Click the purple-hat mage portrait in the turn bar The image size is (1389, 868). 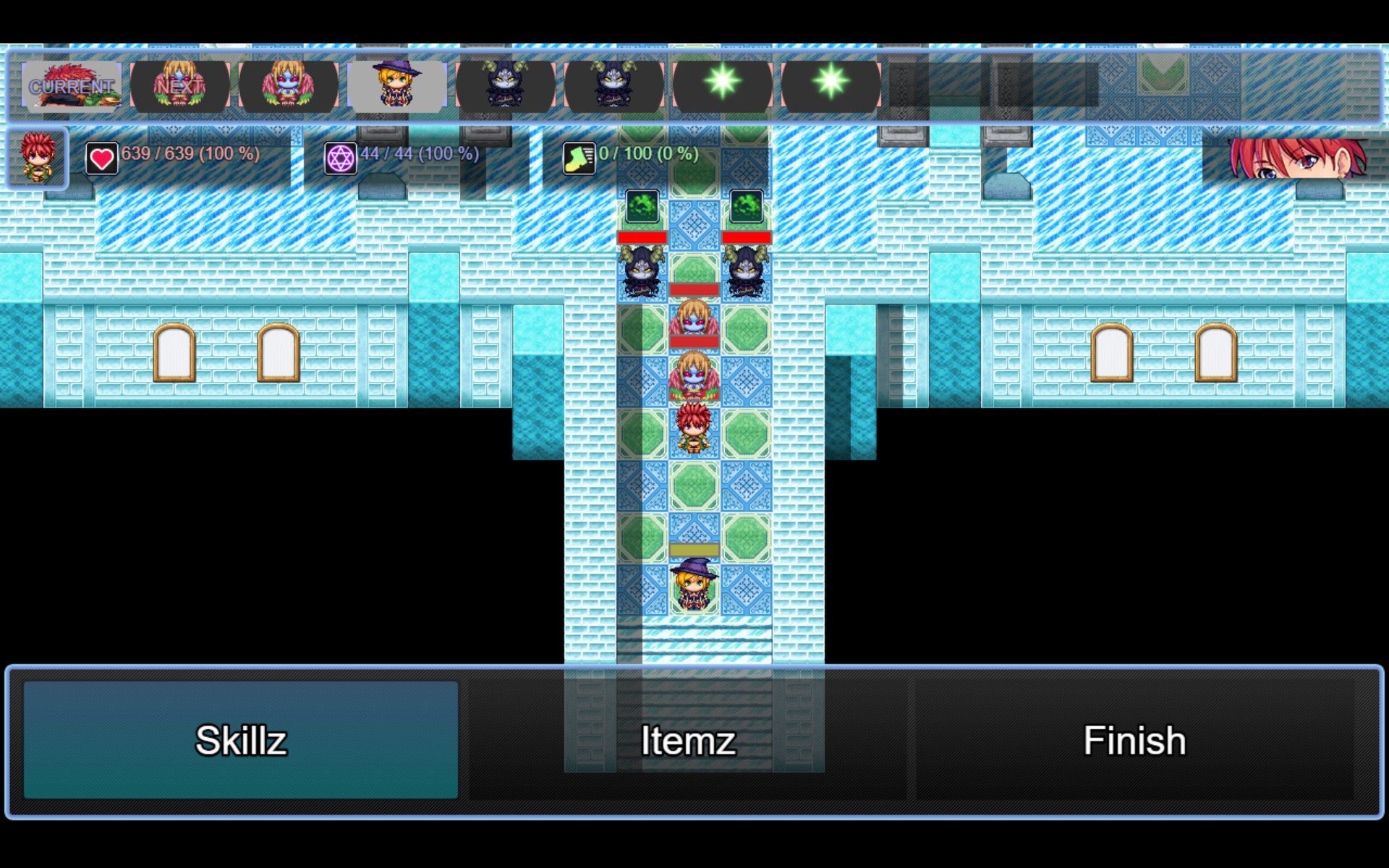point(397,83)
